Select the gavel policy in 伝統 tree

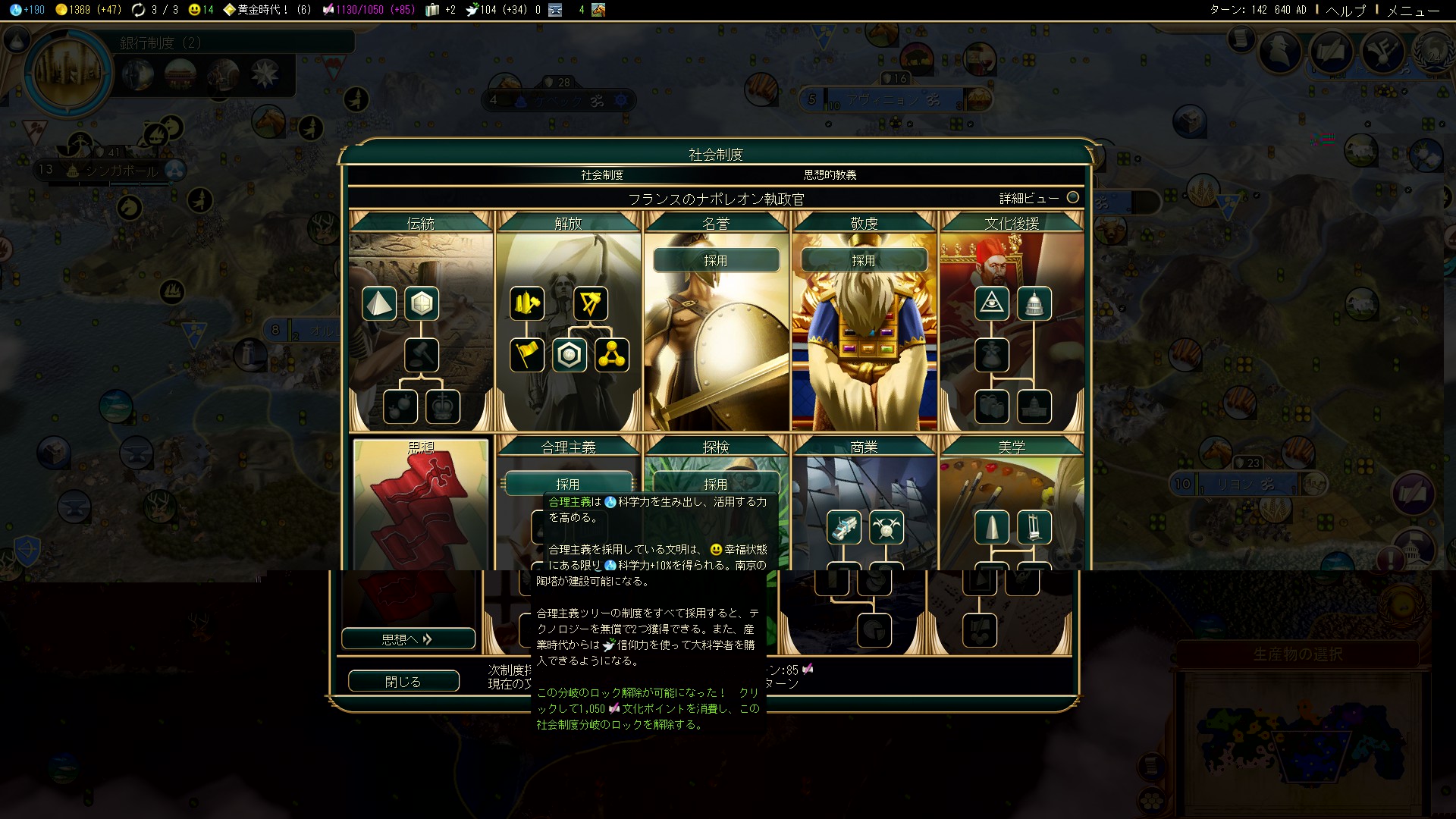(422, 355)
